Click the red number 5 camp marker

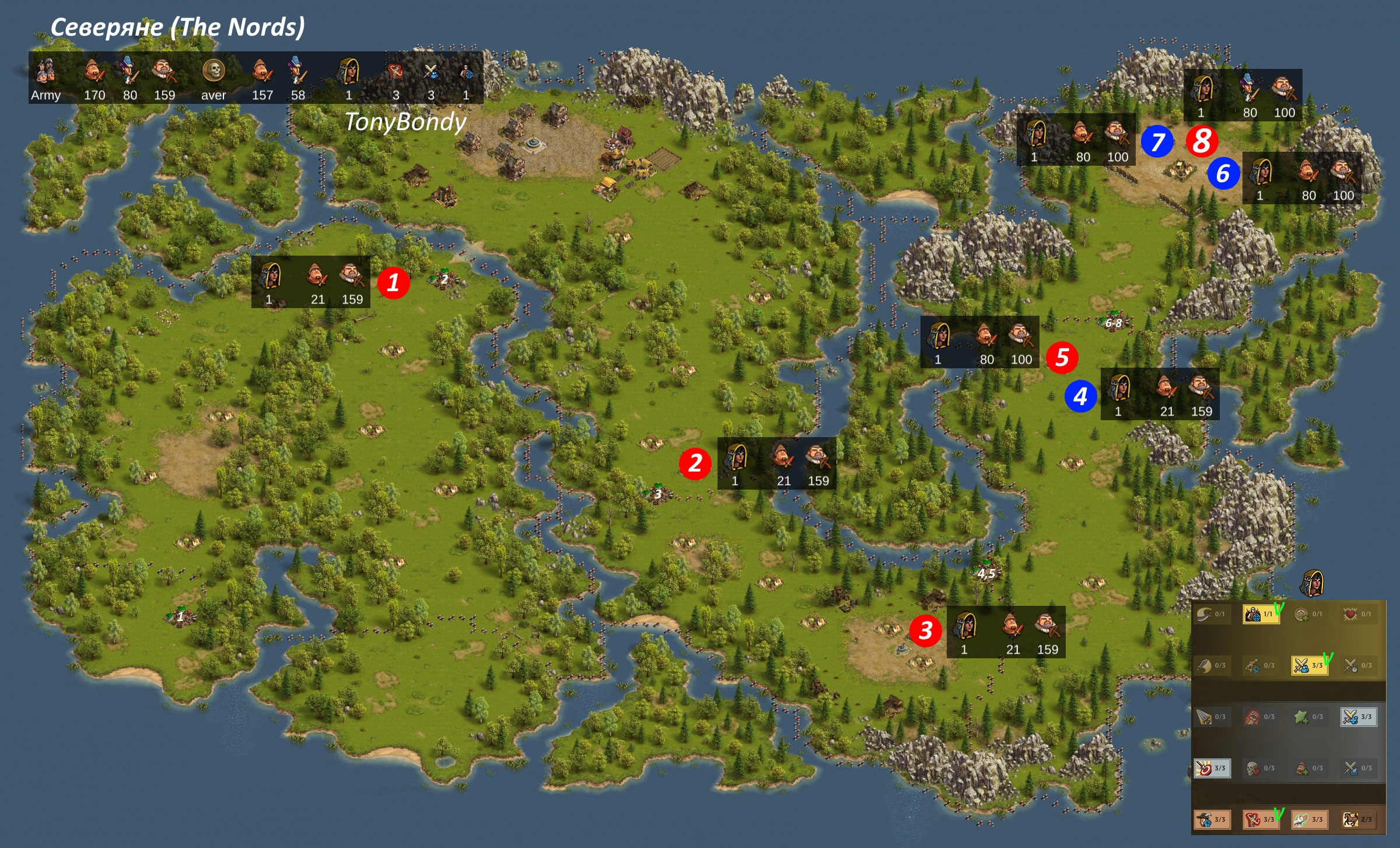click(x=1062, y=357)
